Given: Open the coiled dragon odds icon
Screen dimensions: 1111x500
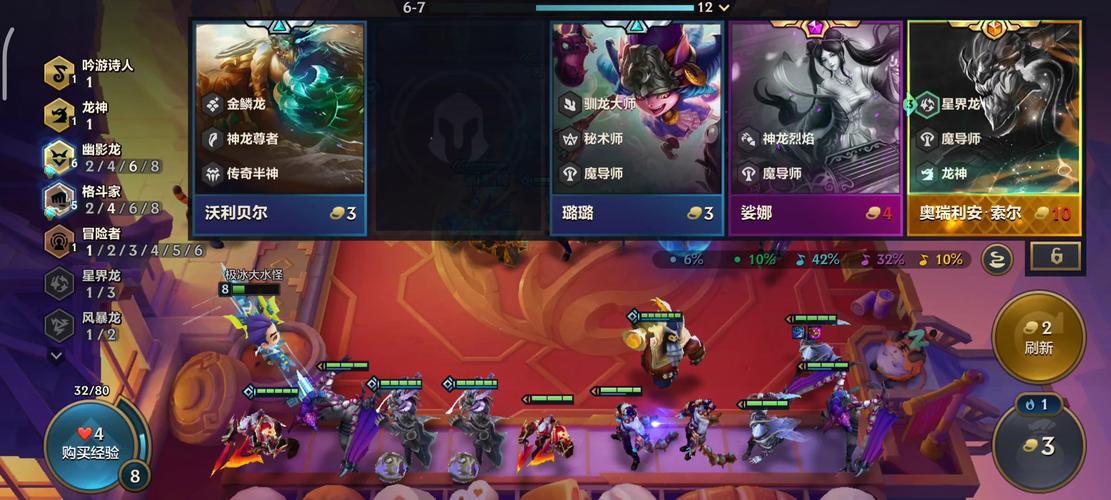Looking at the screenshot, I should [x=996, y=259].
